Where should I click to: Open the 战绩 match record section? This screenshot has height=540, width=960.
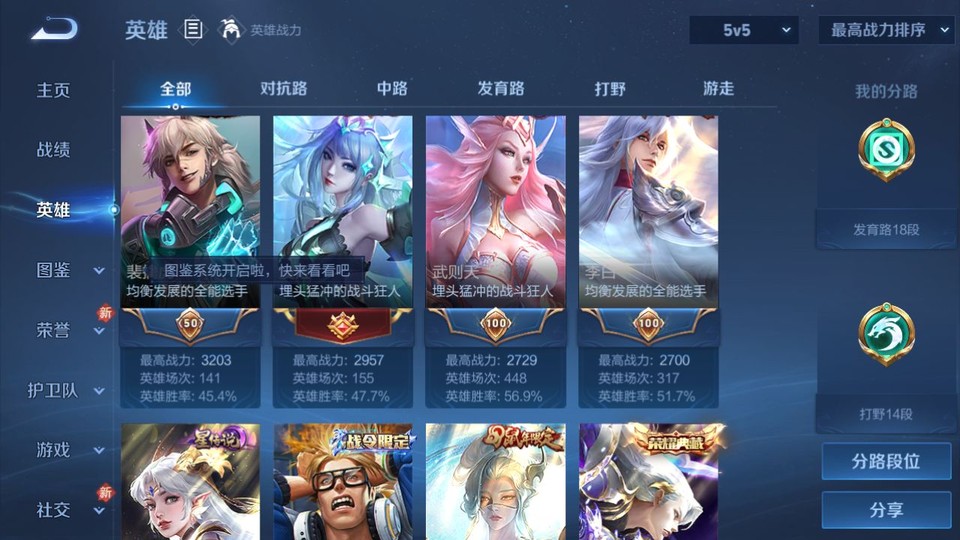(x=54, y=150)
